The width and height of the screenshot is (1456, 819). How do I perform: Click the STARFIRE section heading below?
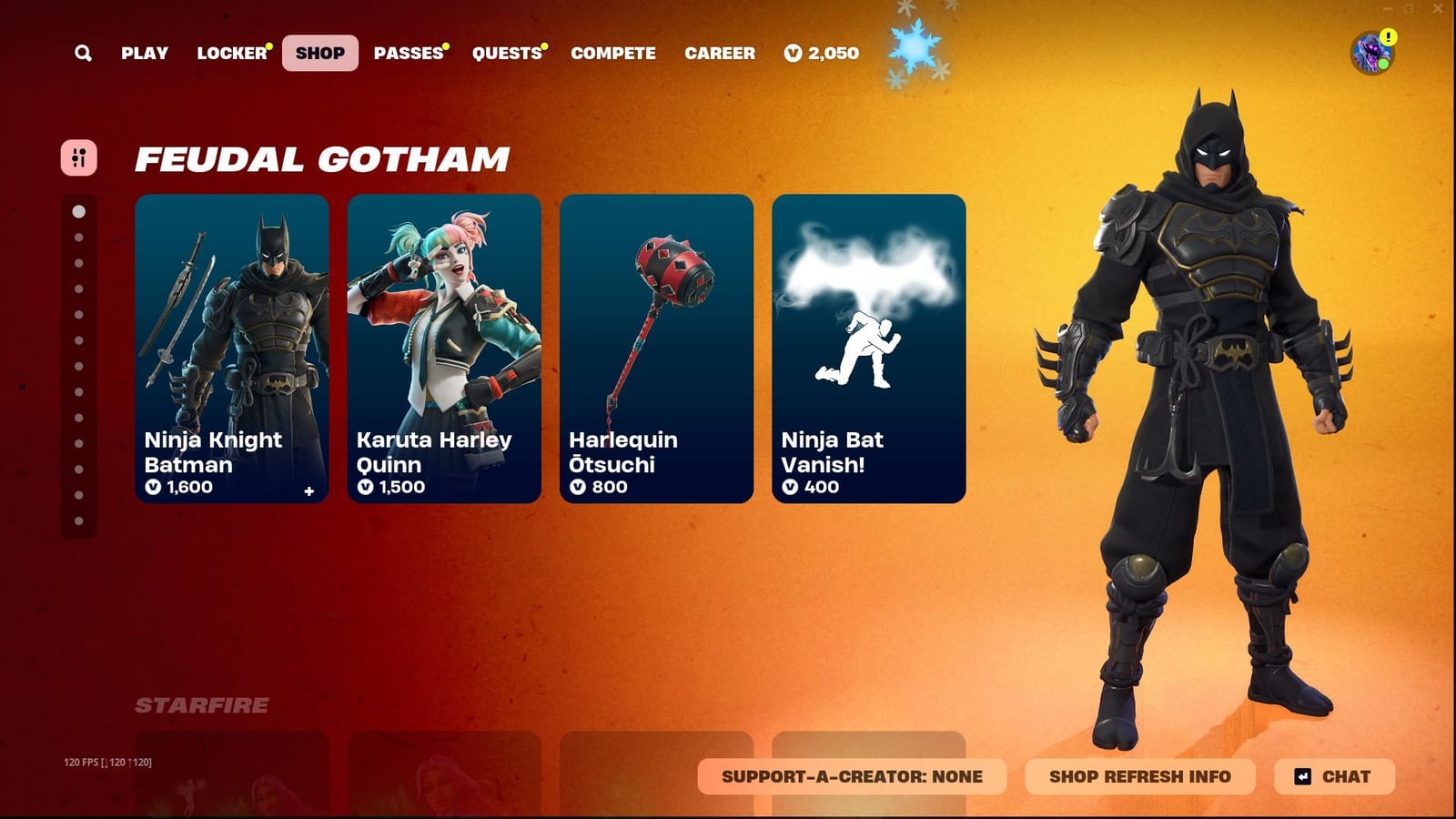pos(202,703)
